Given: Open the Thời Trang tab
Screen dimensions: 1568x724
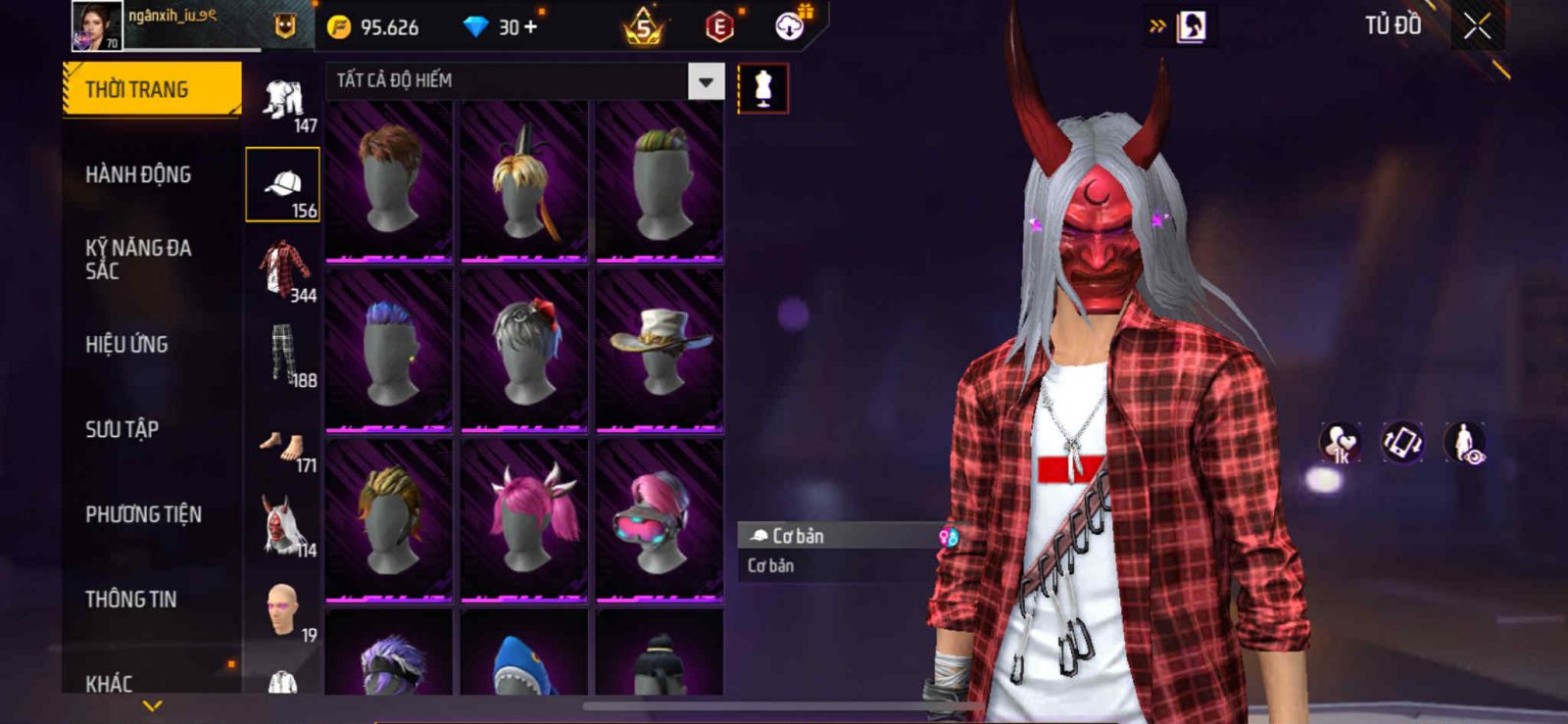Looking at the screenshot, I should 151,89.
